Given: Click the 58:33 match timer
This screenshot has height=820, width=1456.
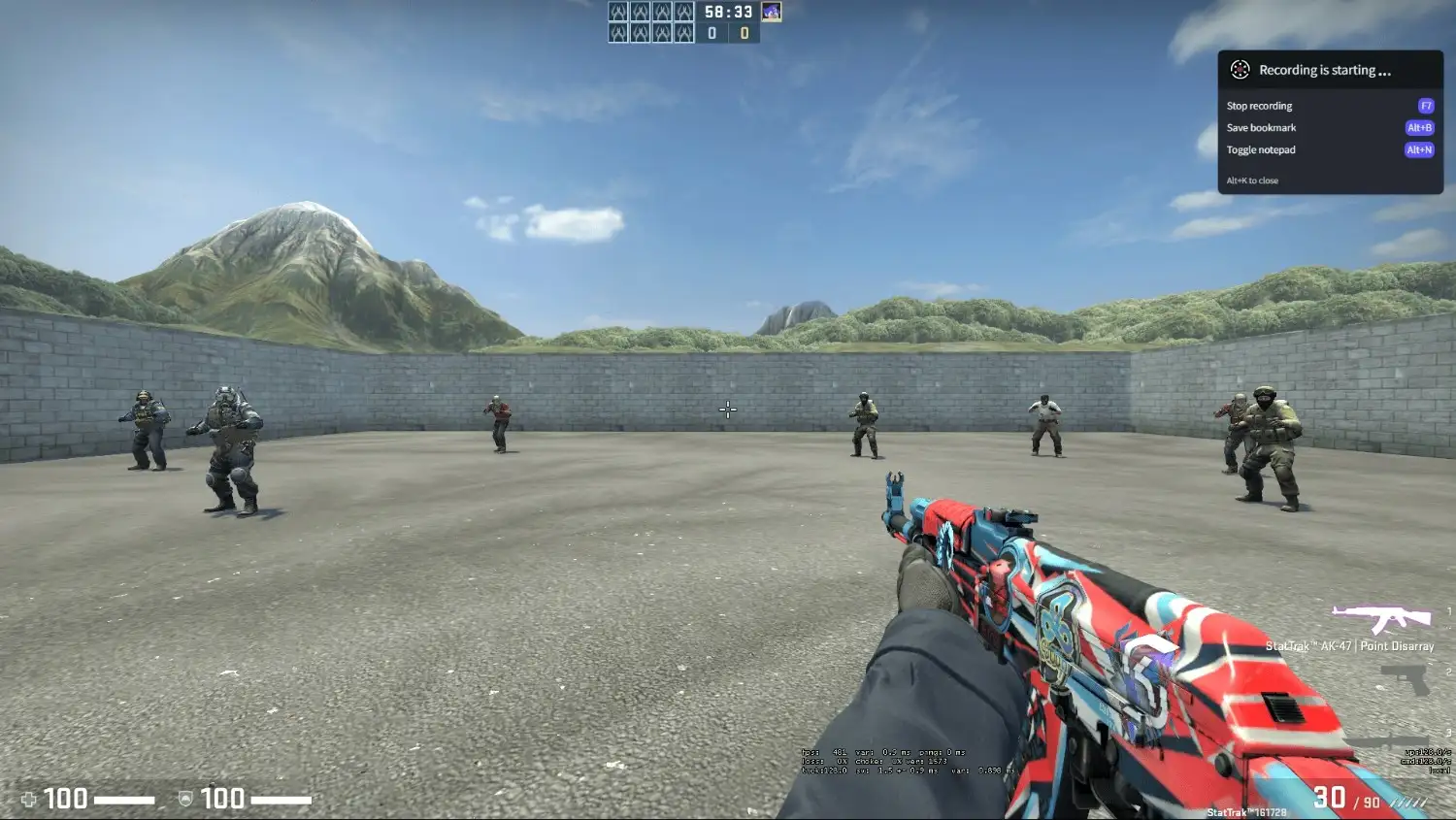Looking at the screenshot, I should tap(728, 13).
